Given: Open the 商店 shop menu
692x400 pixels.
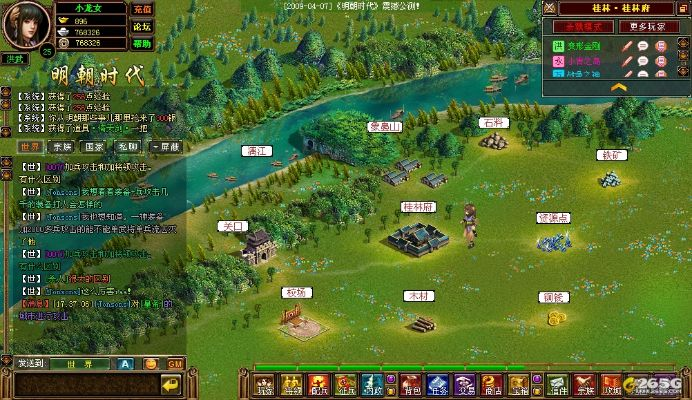Looking at the screenshot, I should [x=492, y=385].
